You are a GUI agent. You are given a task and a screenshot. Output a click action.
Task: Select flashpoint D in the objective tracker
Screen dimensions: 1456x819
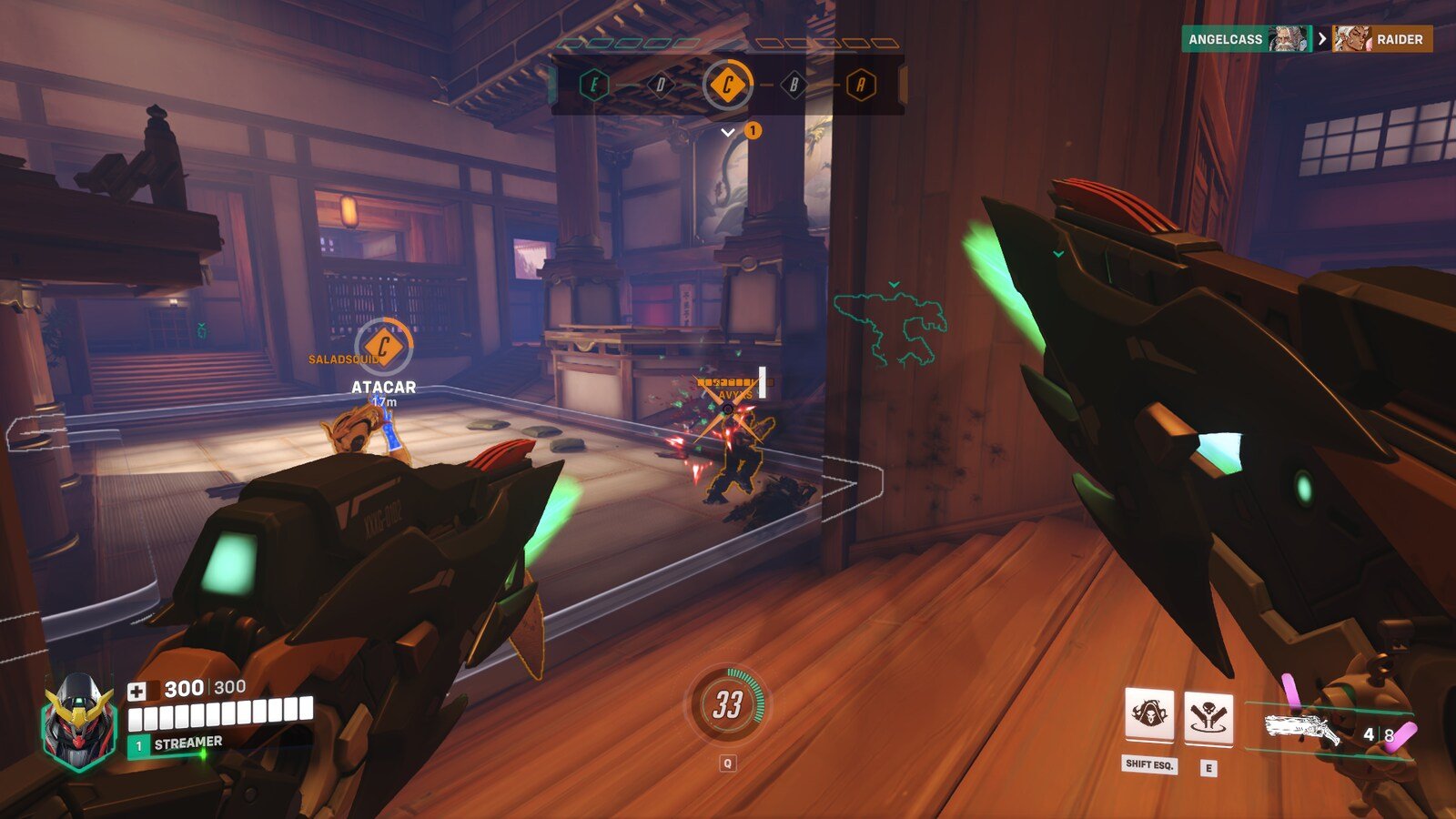(661, 86)
